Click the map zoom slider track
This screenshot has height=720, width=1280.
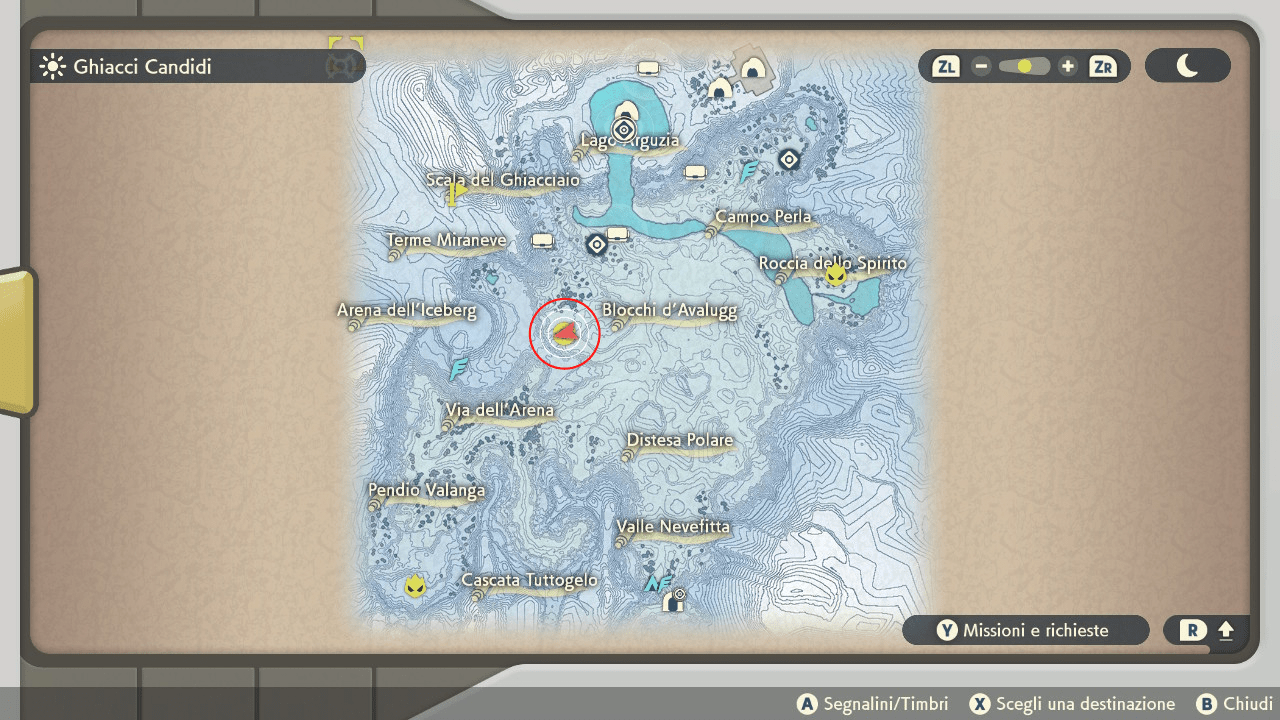pyautogui.click(x=1024, y=67)
